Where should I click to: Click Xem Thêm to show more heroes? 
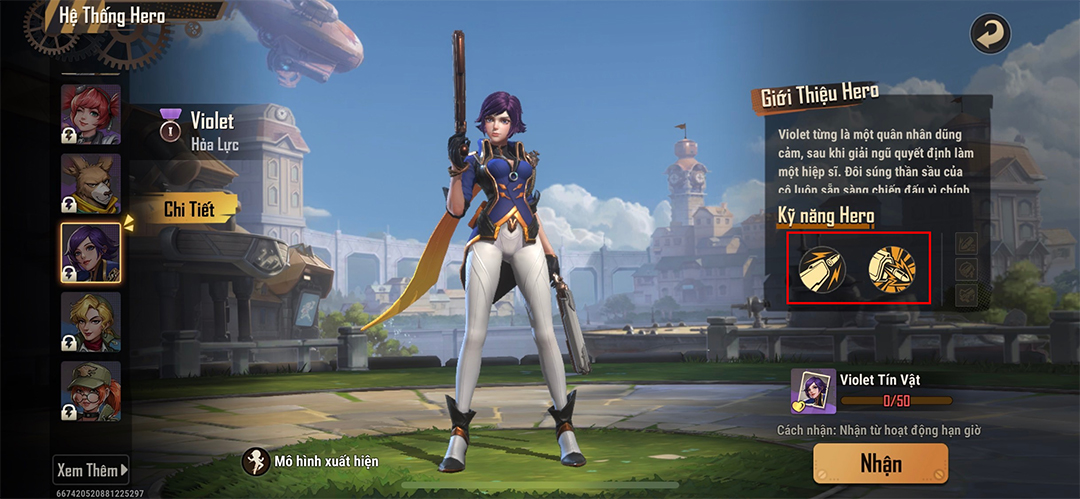click(92, 469)
